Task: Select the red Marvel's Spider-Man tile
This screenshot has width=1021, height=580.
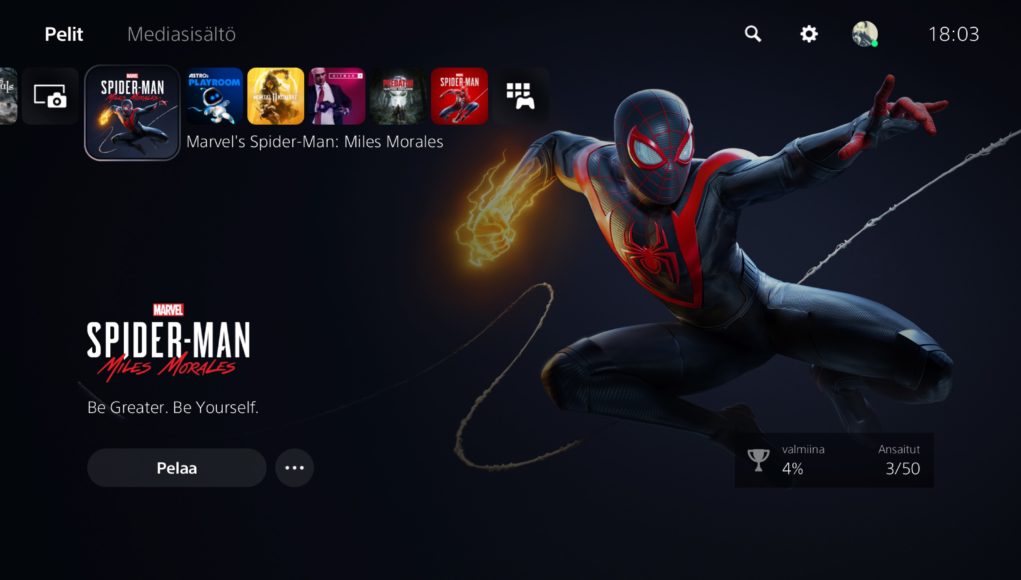Action: pos(459,96)
